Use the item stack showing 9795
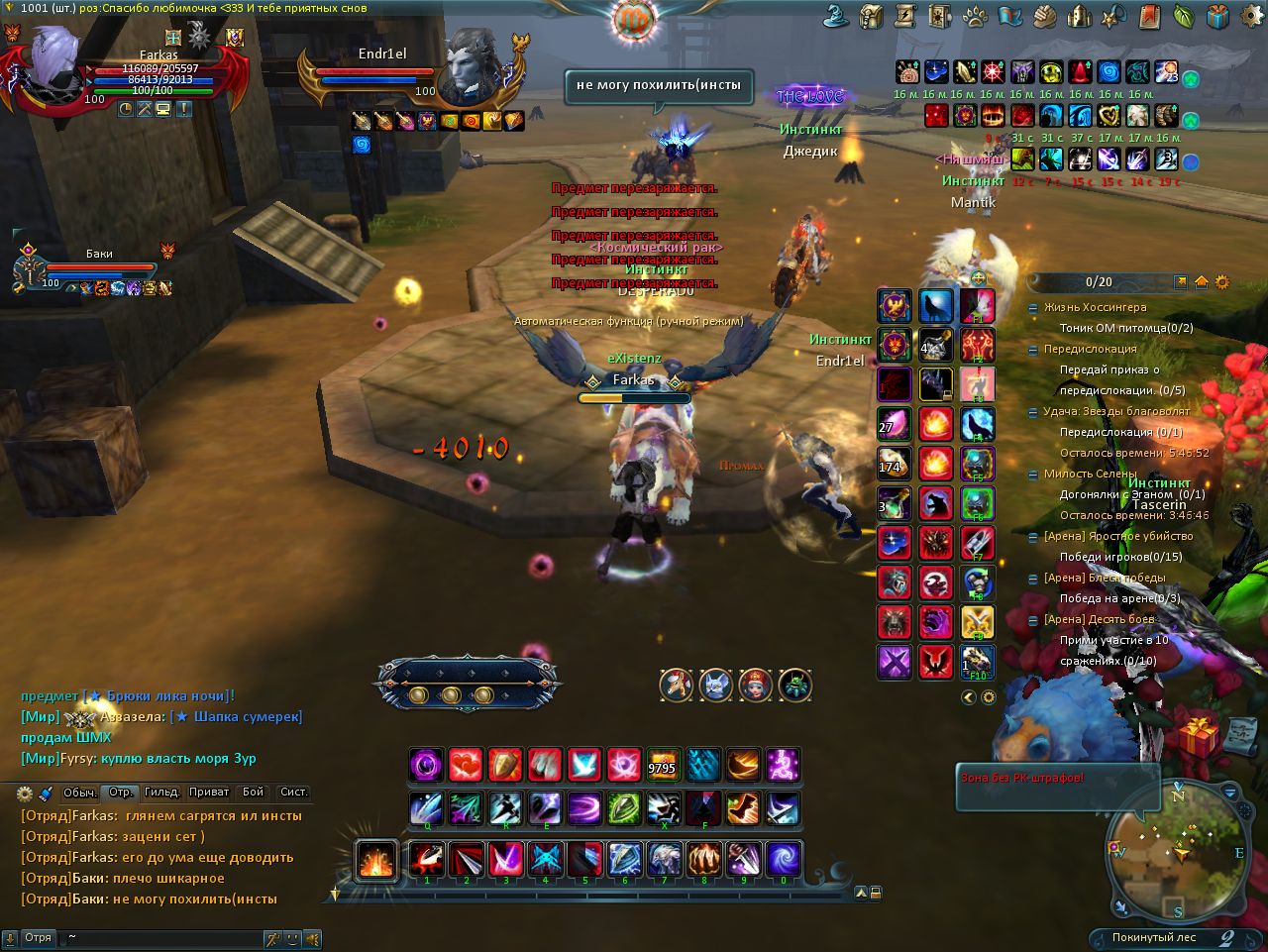1268x952 pixels. coord(663,765)
